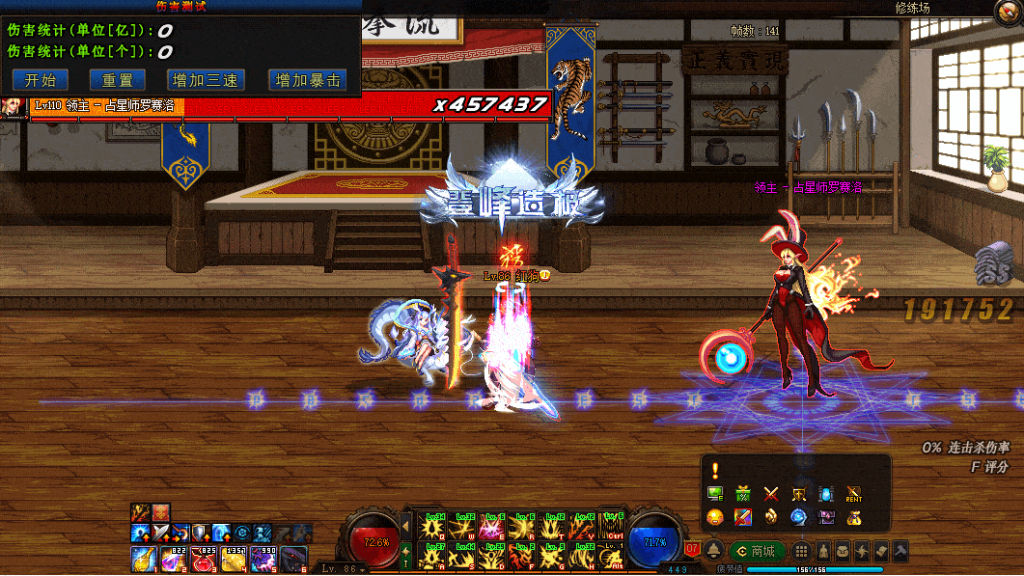Open the grid menu button
Viewport: 1024px width, 576px height.
(x=801, y=551)
